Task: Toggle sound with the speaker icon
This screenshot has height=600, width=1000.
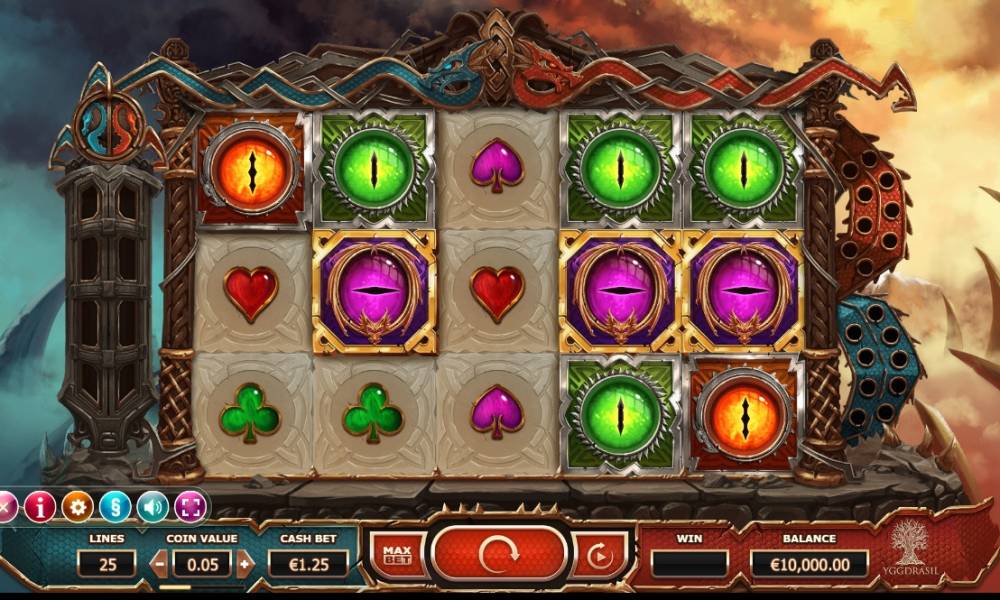Action: click(152, 507)
